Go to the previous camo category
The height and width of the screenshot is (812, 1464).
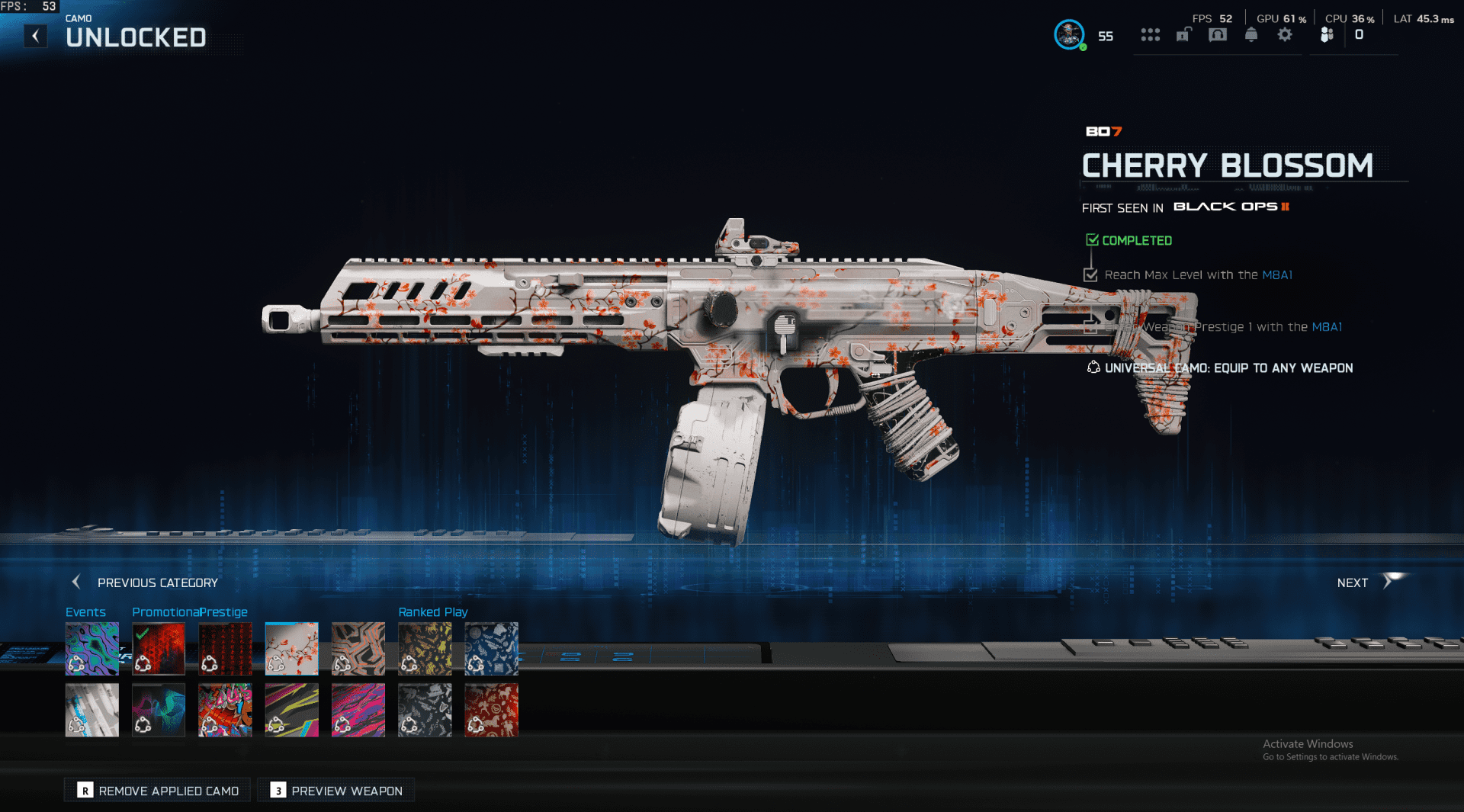145,583
